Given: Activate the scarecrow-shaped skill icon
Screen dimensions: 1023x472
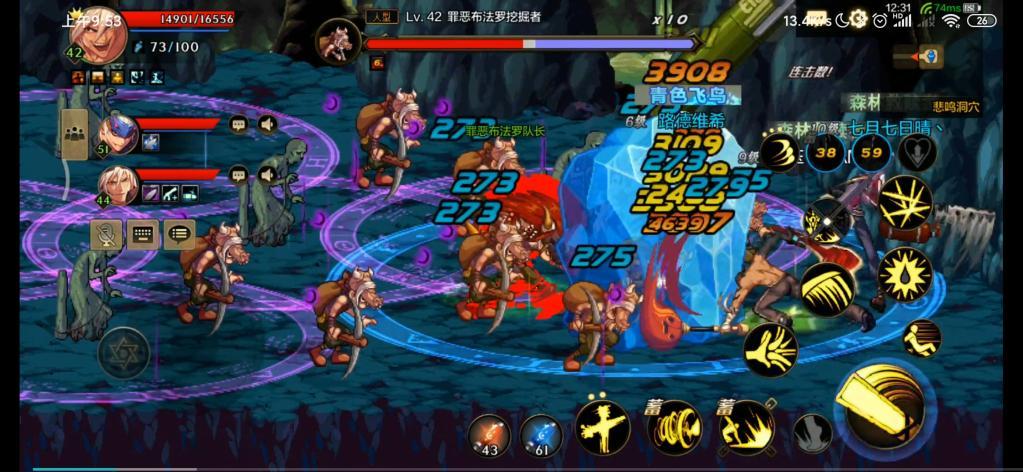Looking at the screenshot, I should (601, 427).
